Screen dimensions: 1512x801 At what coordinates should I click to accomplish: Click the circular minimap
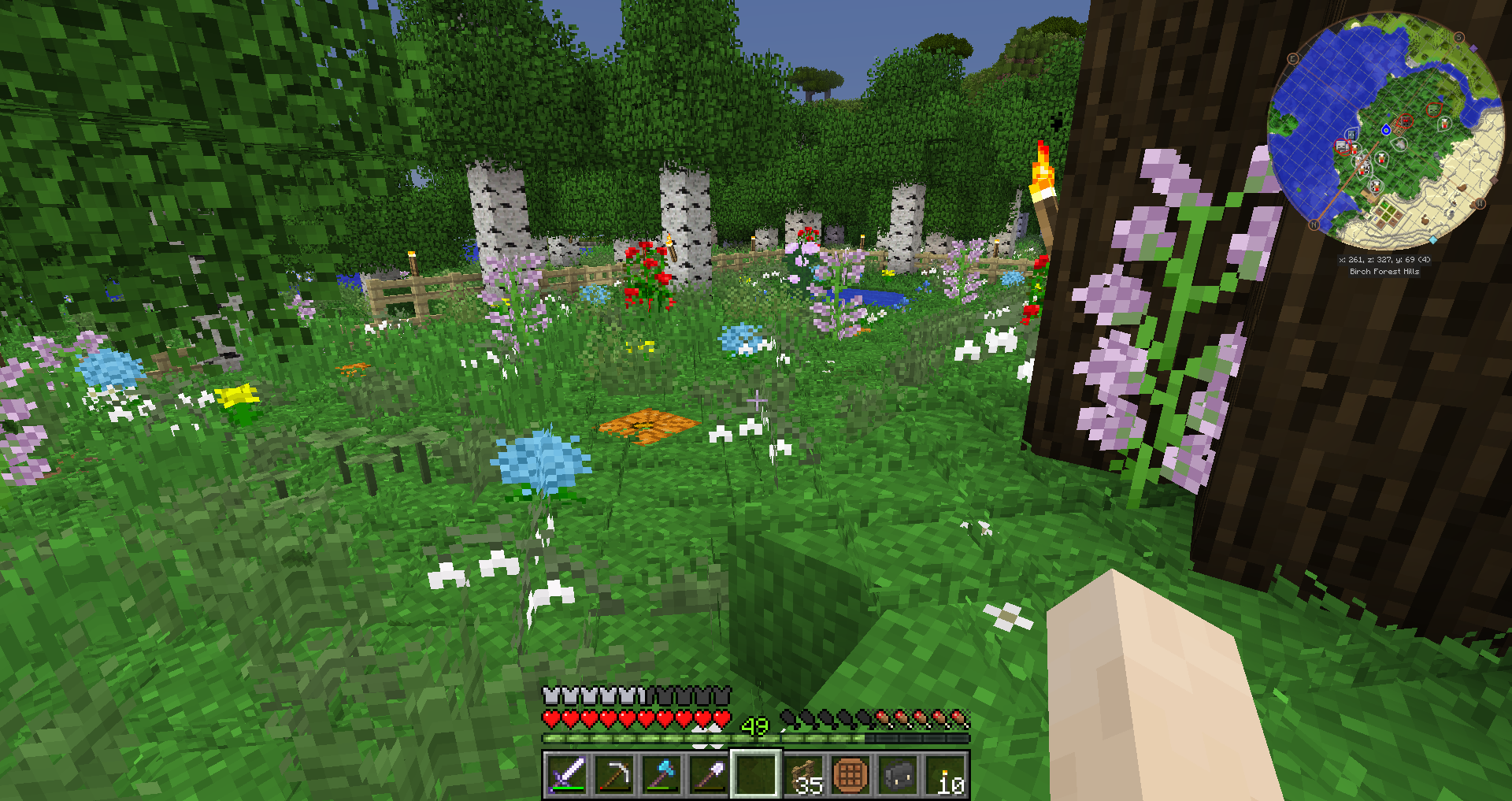tap(1386, 130)
